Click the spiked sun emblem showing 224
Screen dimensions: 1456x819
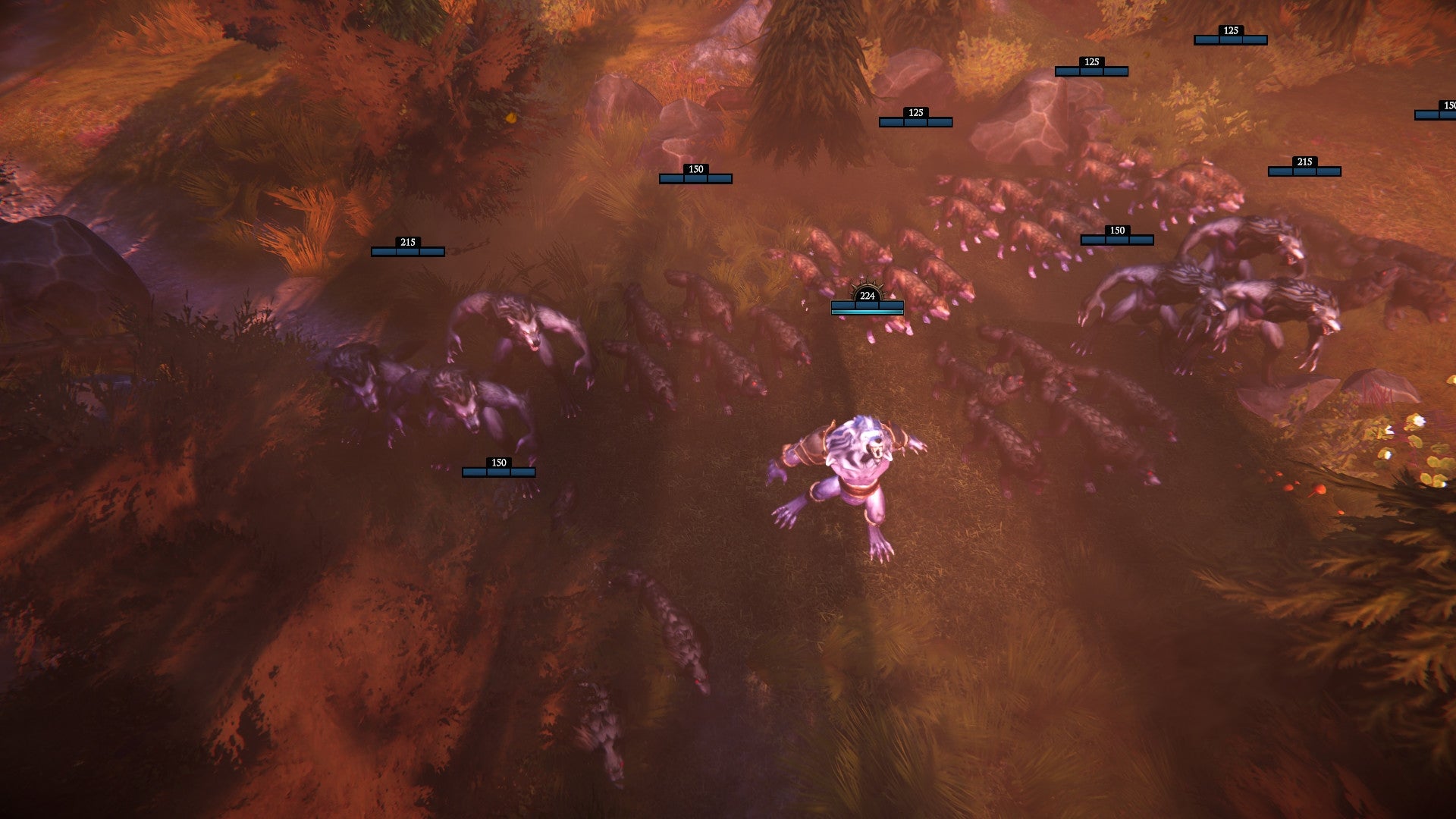coord(867,296)
